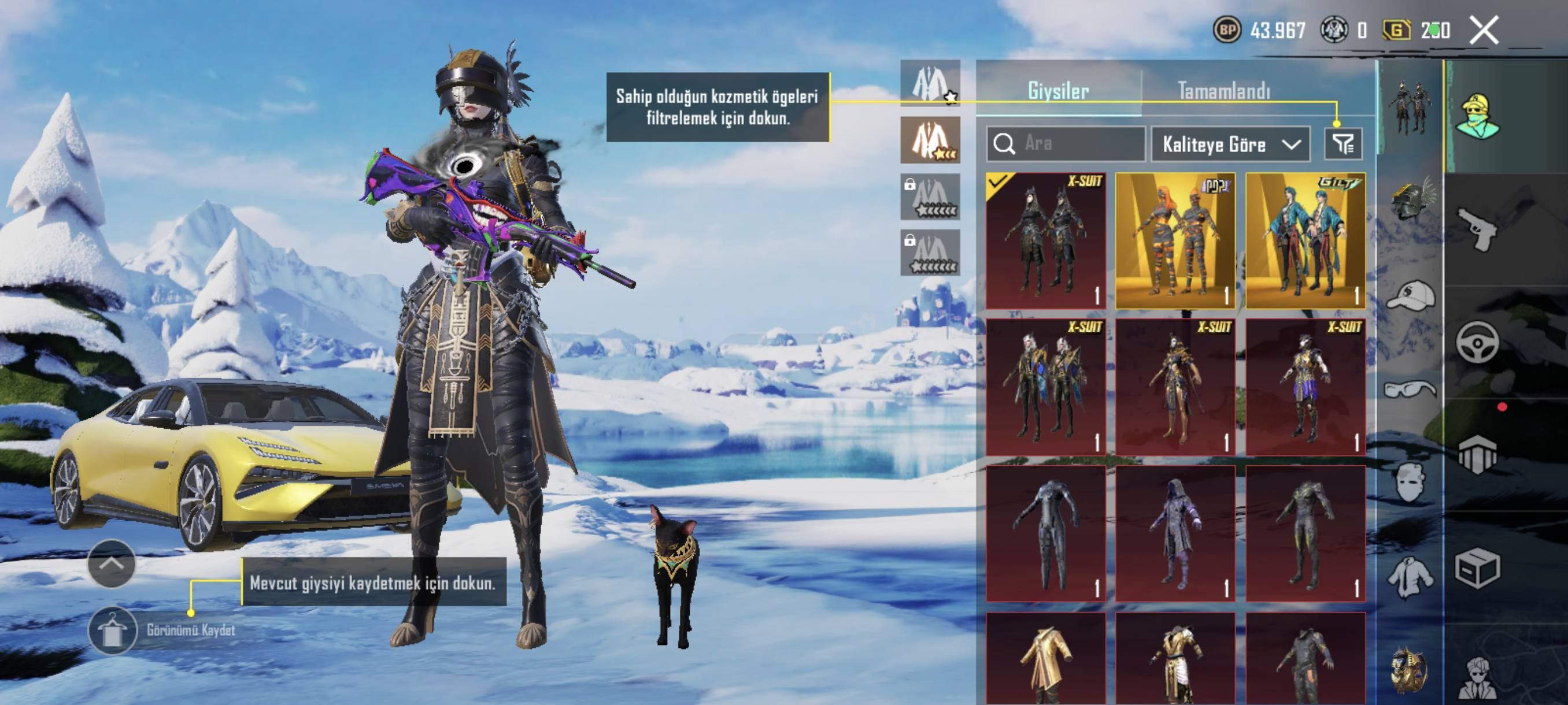Screen dimensions: 1568x705
Task: Expand the panel with the up arrow button
Action: click(x=112, y=563)
